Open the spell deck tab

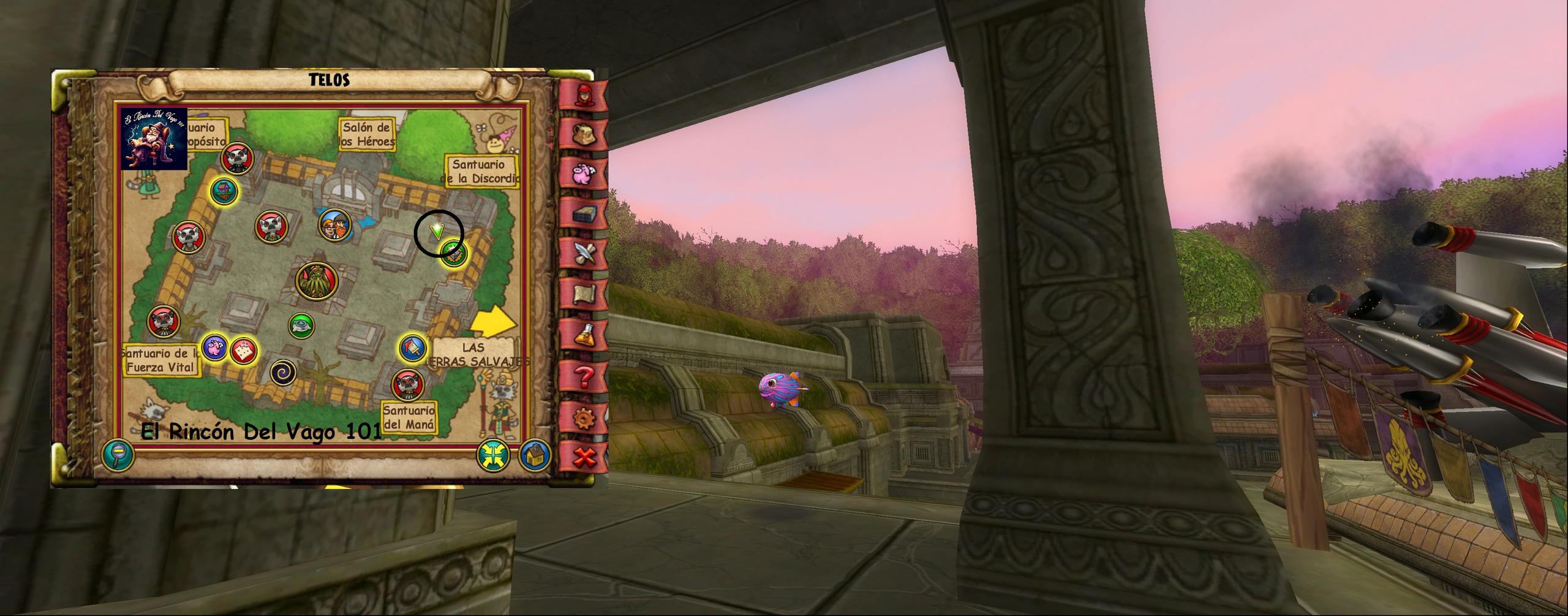pyautogui.click(x=581, y=214)
